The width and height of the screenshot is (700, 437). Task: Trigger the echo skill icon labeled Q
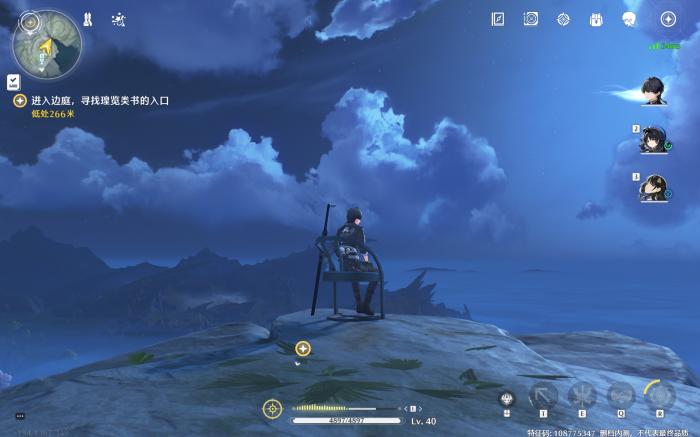[621, 395]
